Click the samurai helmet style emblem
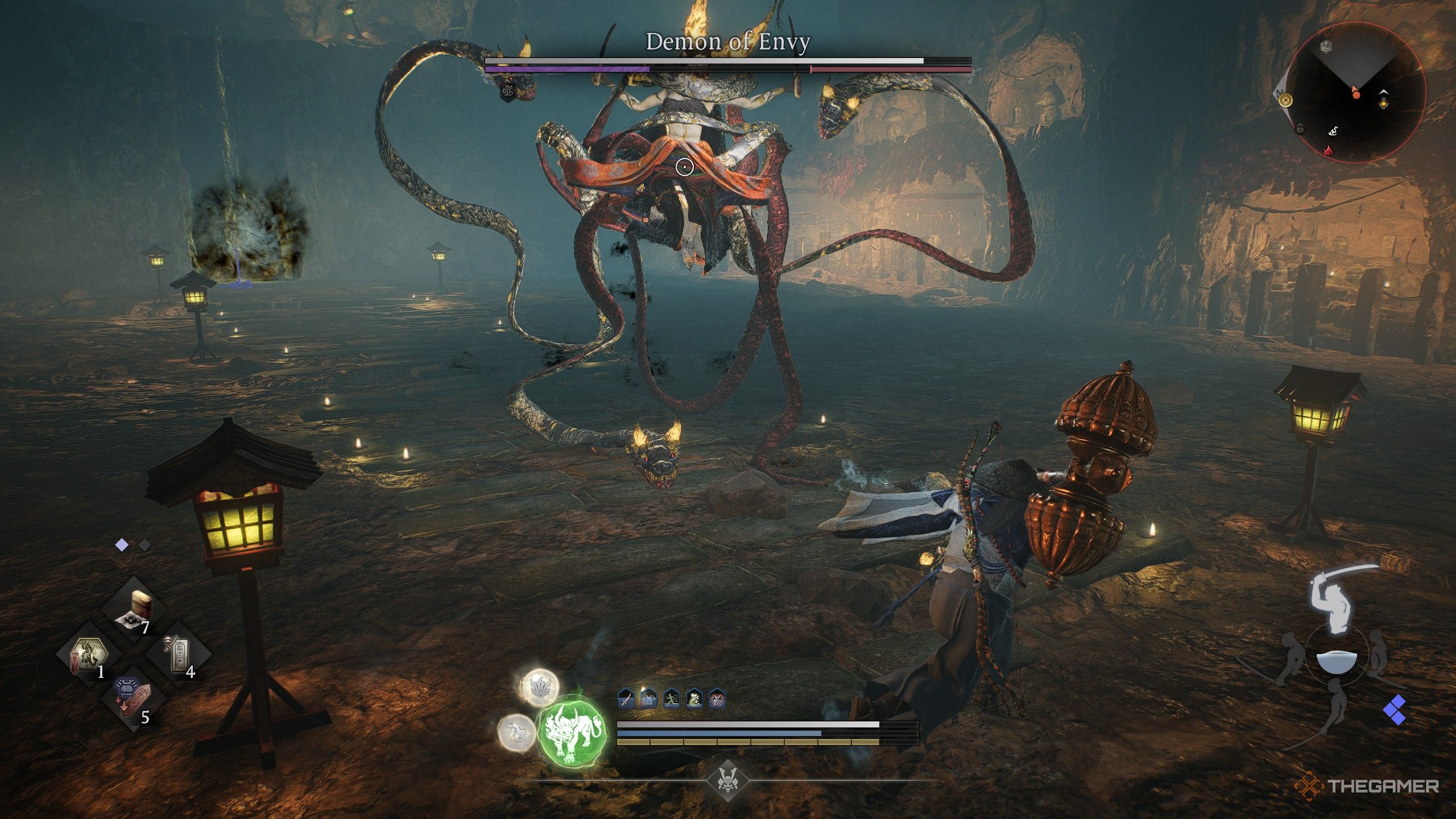 click(727, 780)
